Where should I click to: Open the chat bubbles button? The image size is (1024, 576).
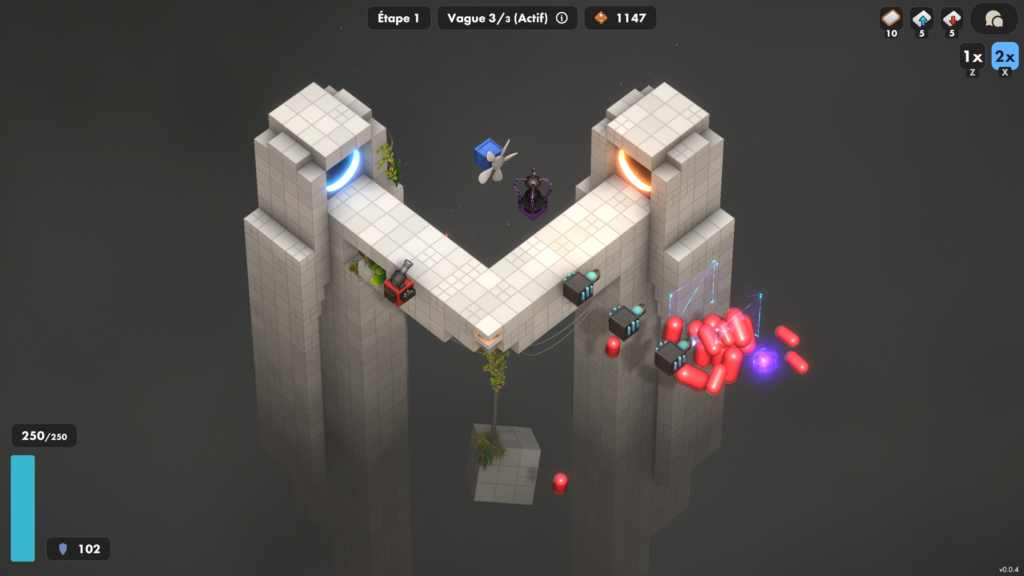(994, 19)
